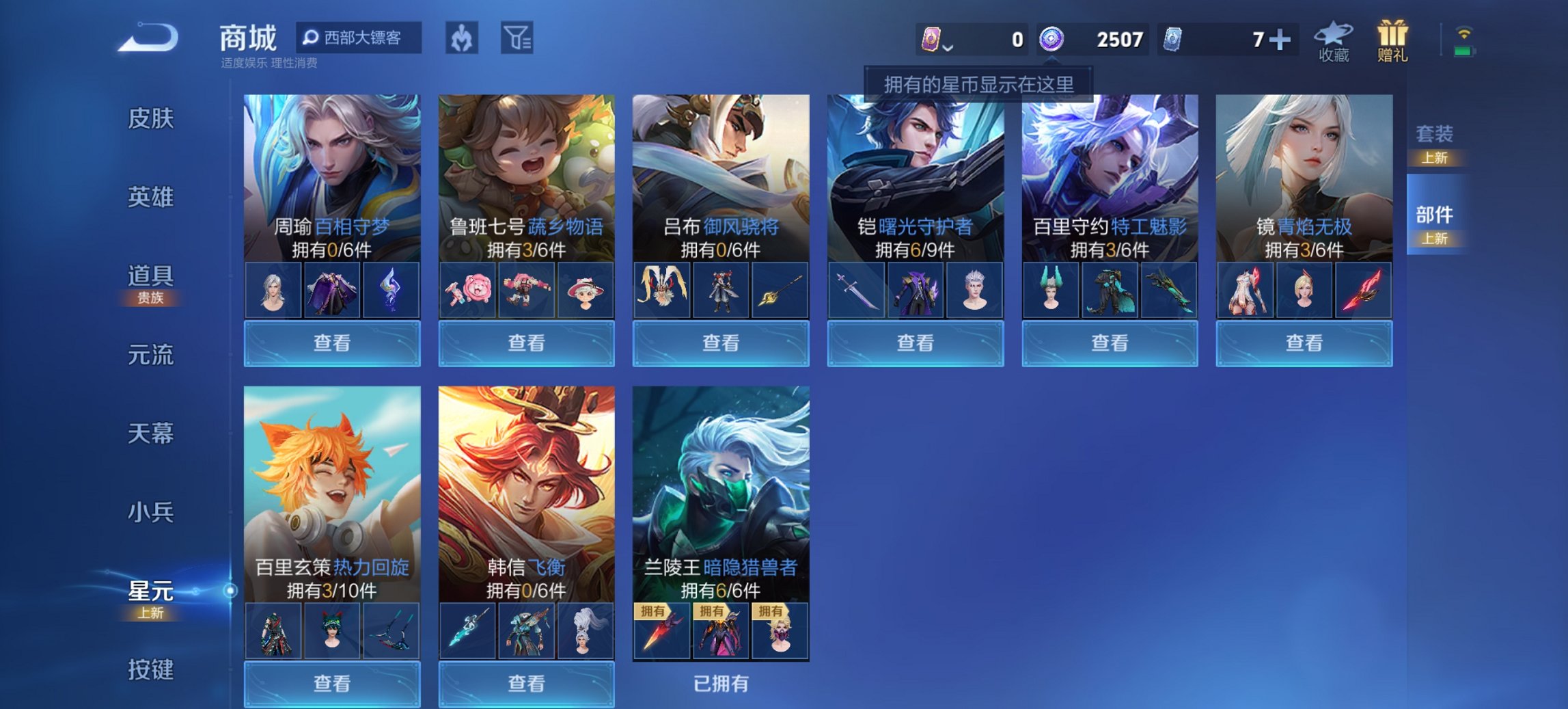
Task: Open the 天幕 category in the sidebar
Action: 152,432
